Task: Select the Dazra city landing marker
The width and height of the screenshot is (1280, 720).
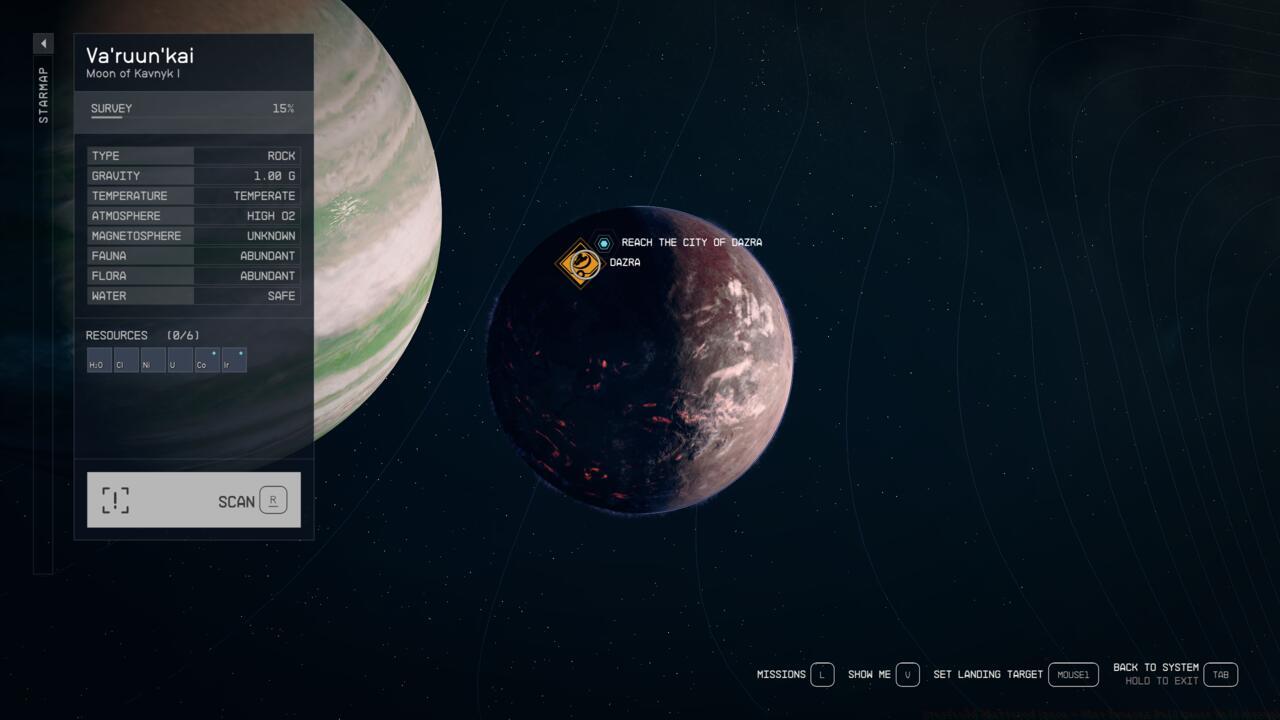Action: point(579,263)
